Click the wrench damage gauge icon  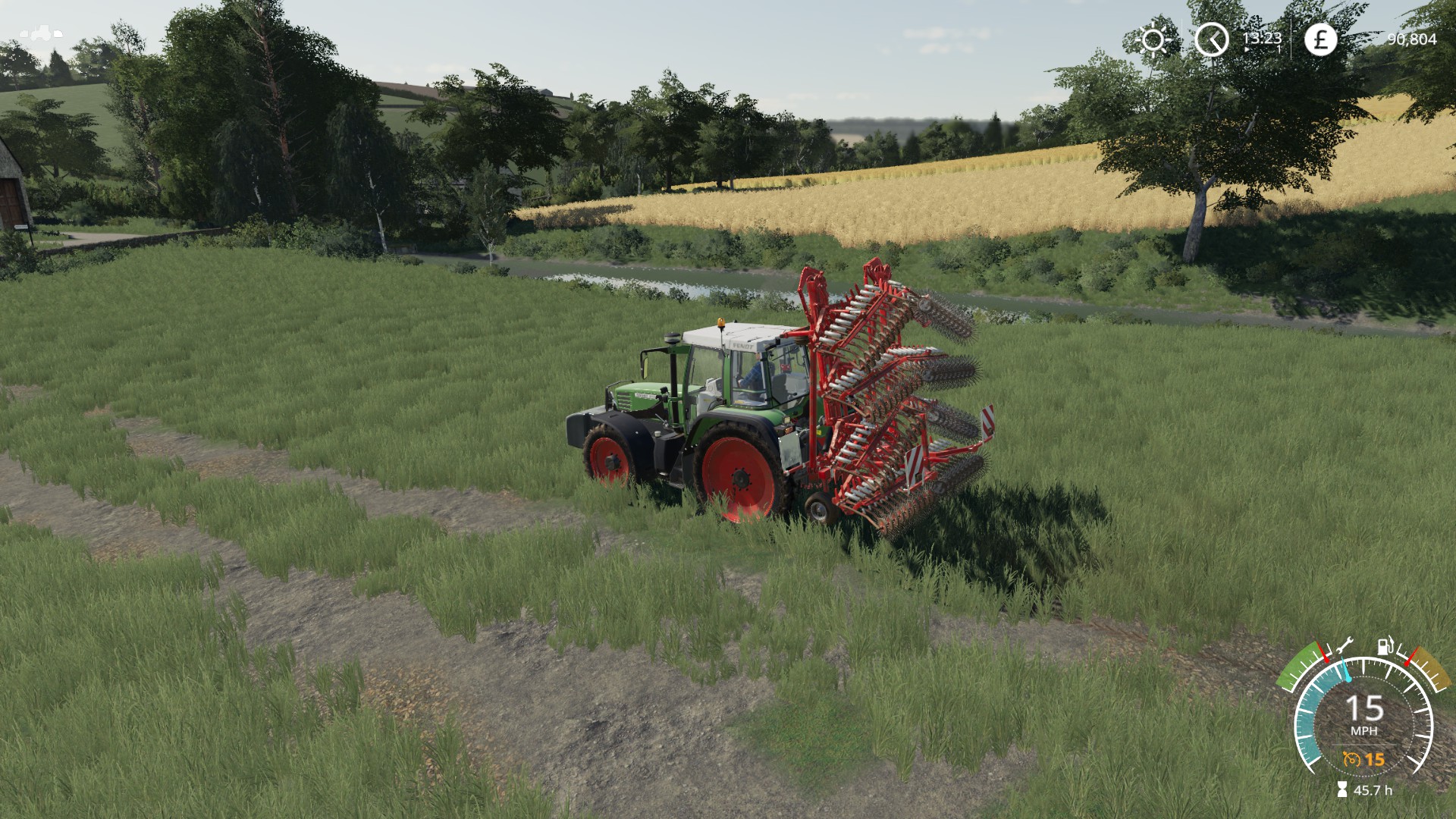click(1345, 647)
